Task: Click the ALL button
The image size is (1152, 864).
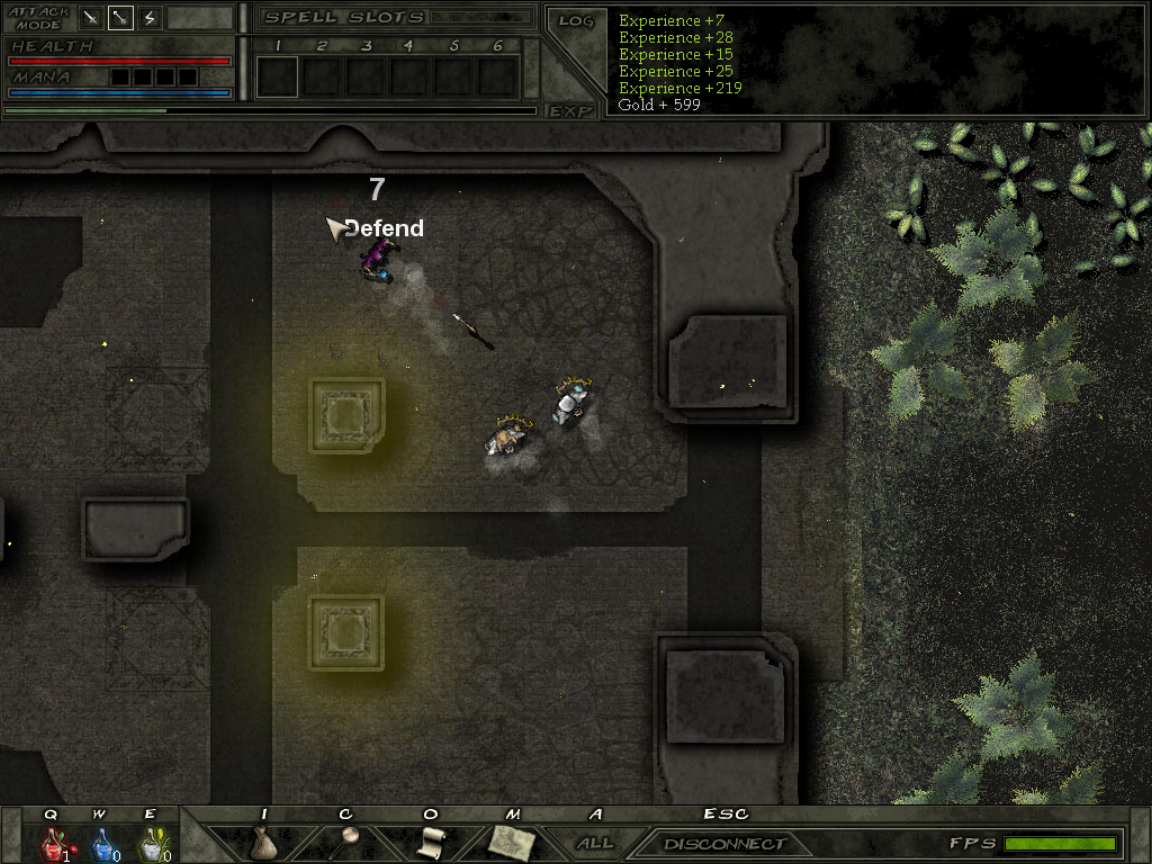Action: (x=595, y=844)
